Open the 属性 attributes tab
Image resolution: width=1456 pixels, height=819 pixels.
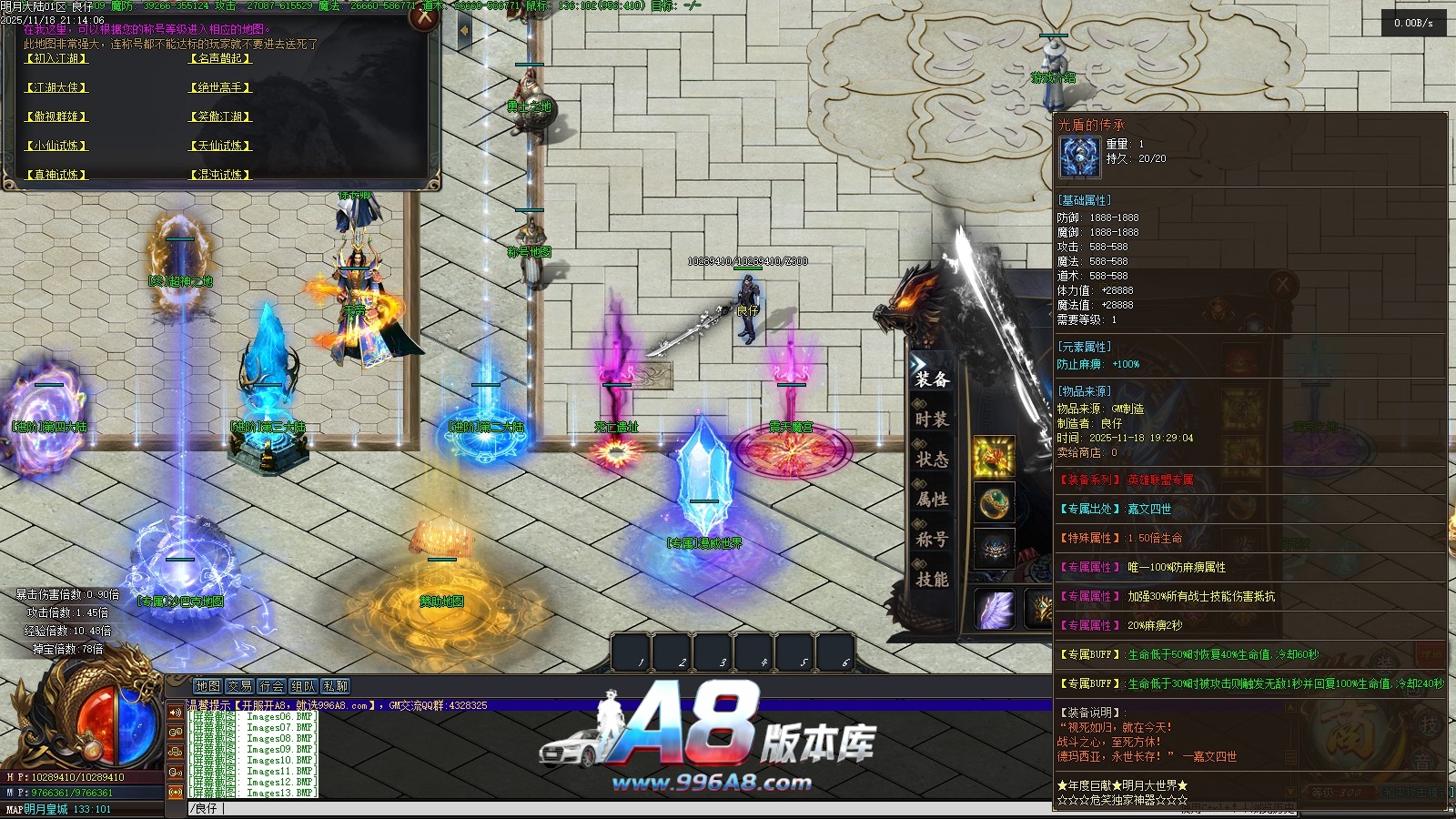click(932, 500)
